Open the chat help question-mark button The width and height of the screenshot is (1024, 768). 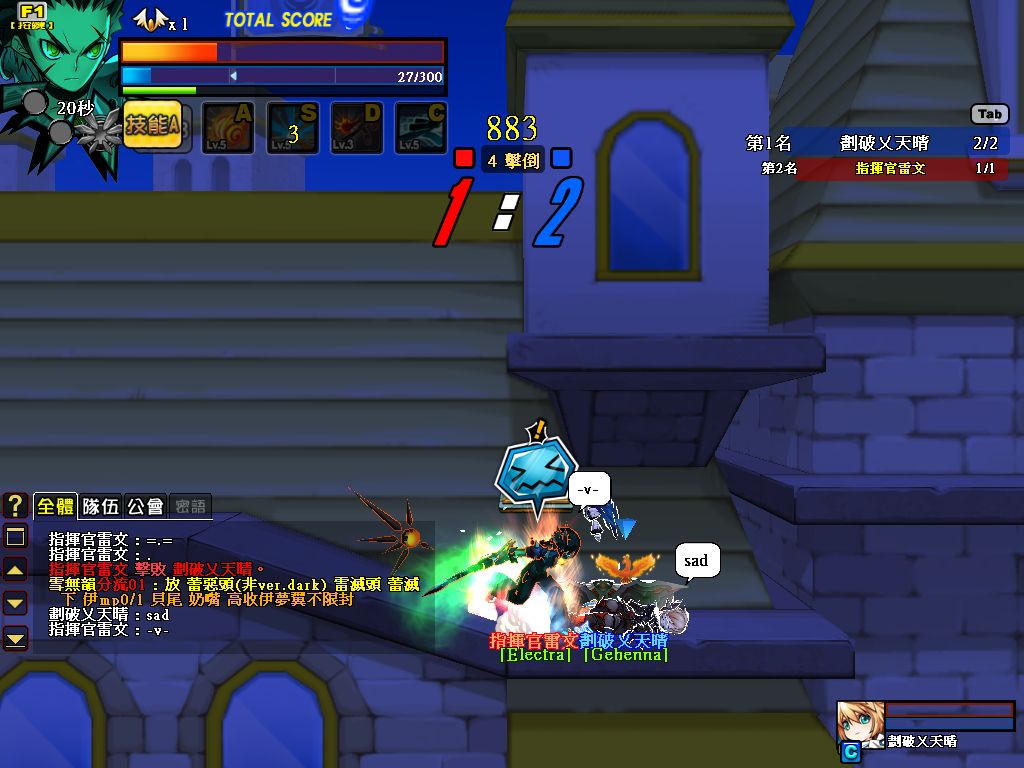[x=15, y=505]
